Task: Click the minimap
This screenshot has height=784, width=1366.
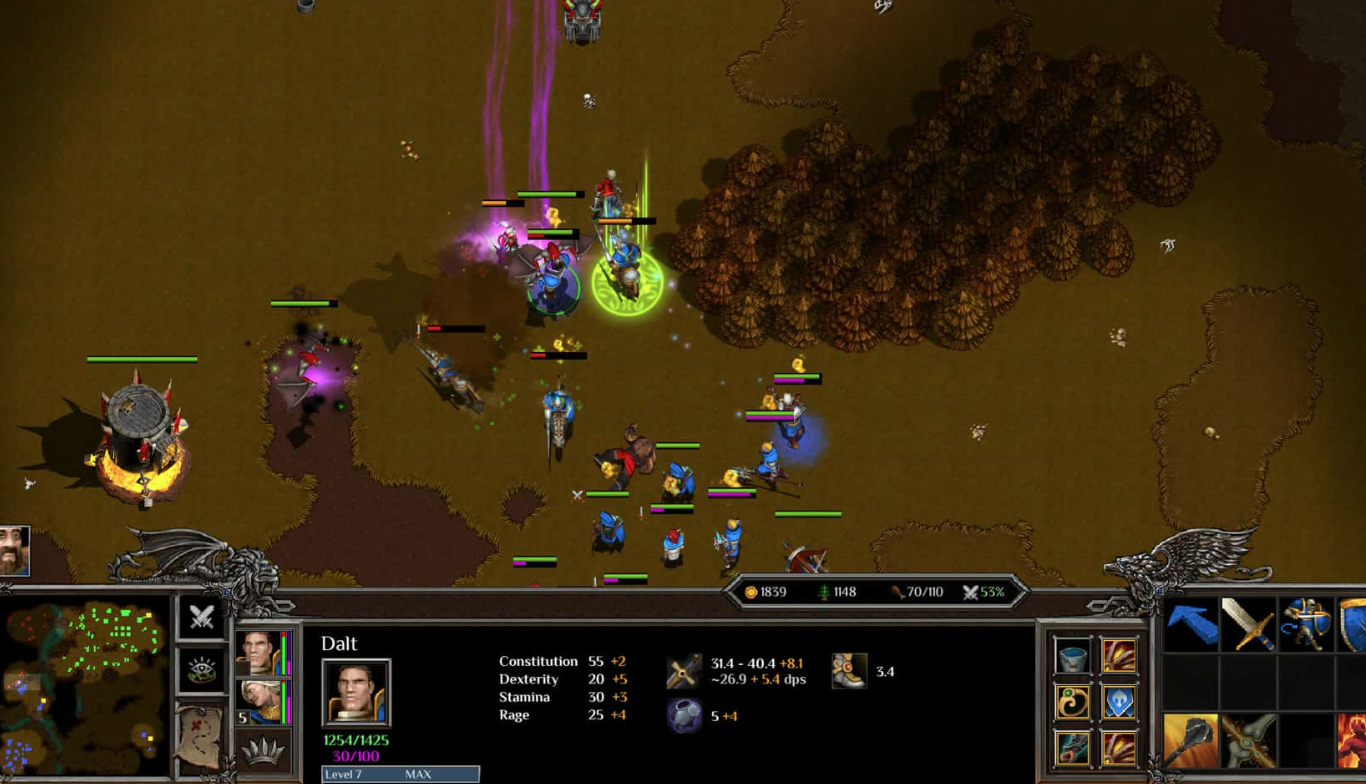Action: click(84, 690)
